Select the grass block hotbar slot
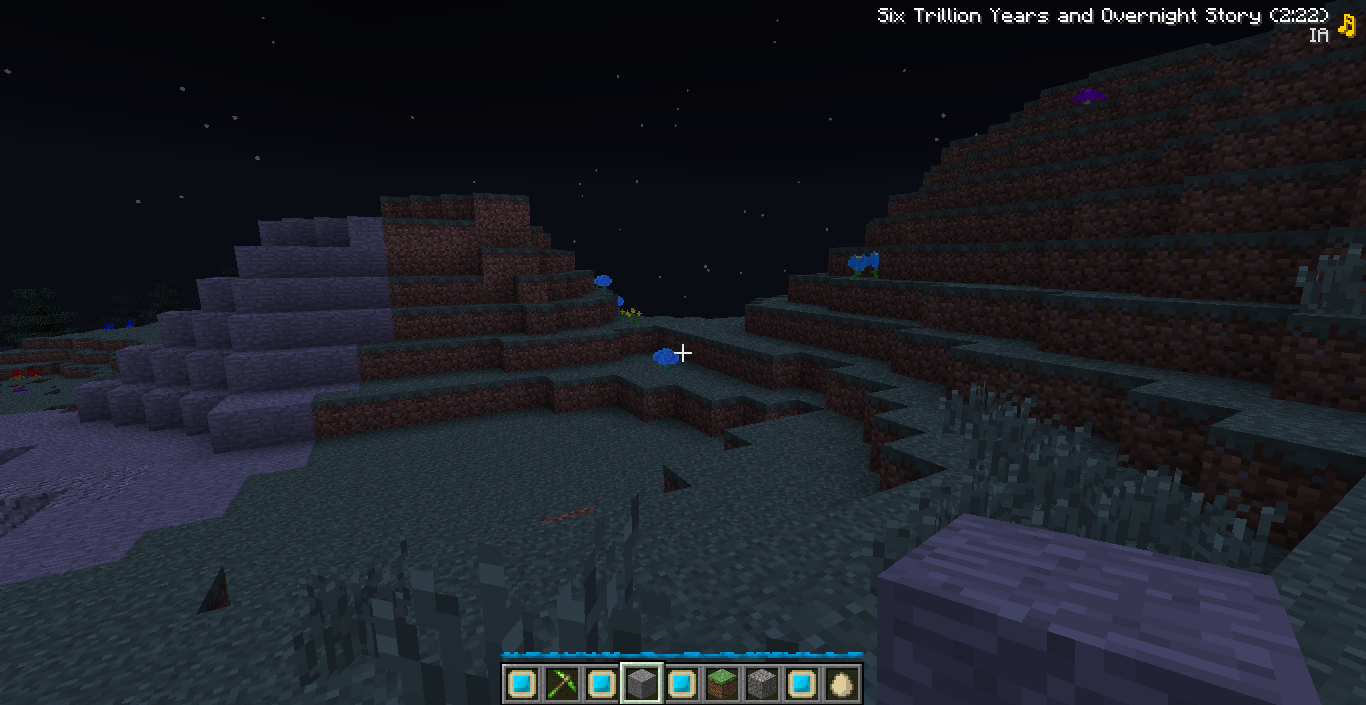This screenshot has width=1366, height=705. [721, 684]
